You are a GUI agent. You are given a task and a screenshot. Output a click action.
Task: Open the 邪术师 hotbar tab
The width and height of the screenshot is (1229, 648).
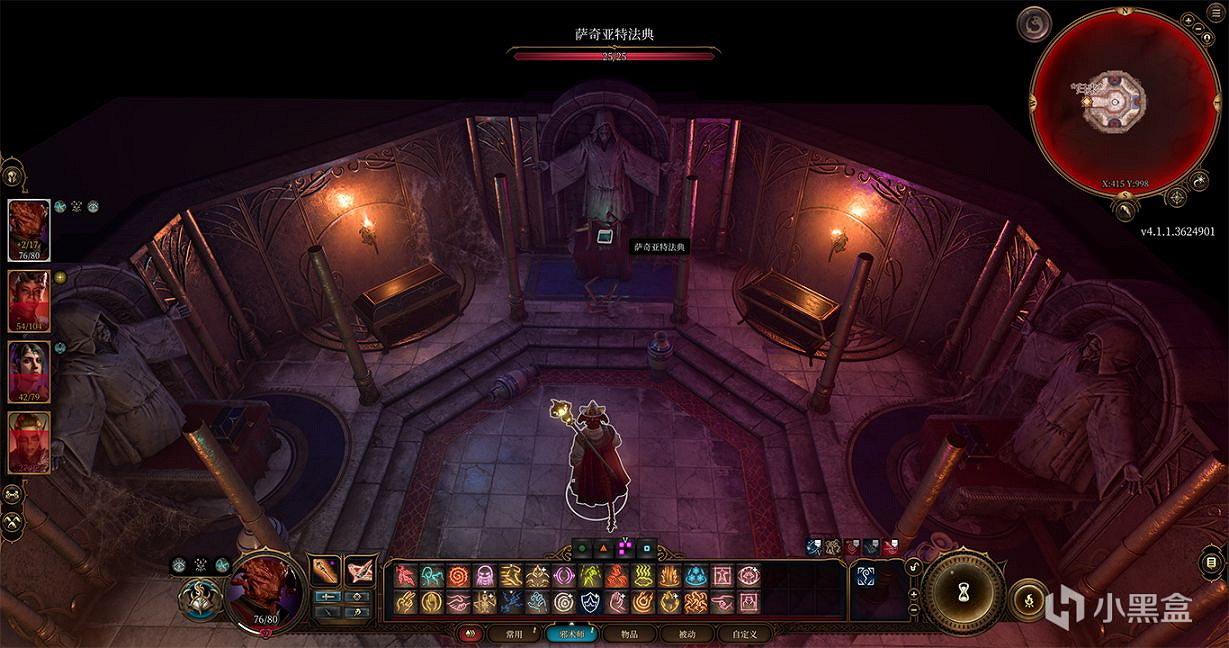tap(570, 633)
